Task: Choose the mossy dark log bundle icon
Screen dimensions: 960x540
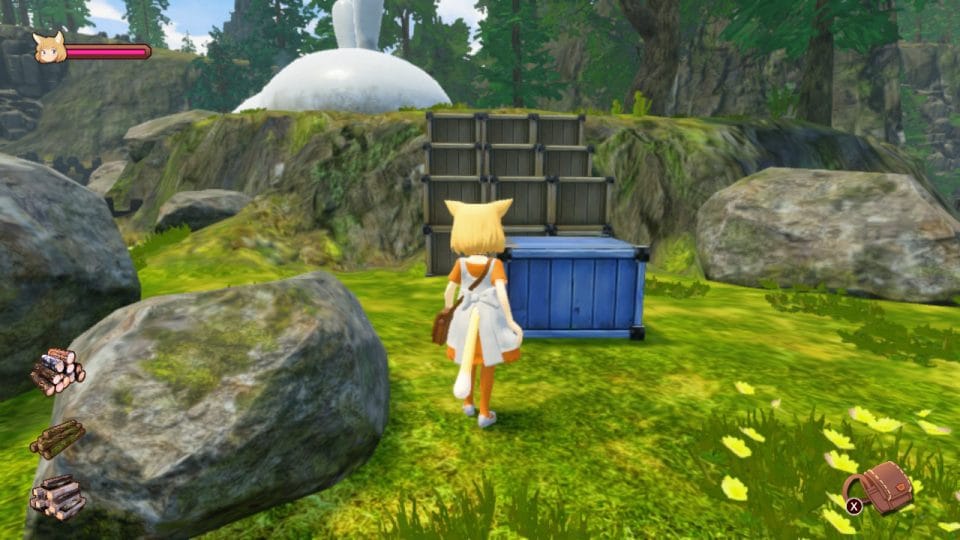Action: click(57, 437)
